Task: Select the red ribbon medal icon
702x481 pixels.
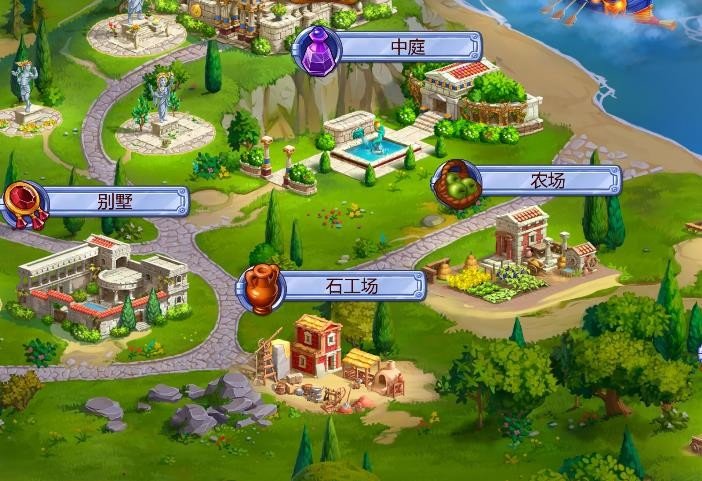Action: [22, 203]
